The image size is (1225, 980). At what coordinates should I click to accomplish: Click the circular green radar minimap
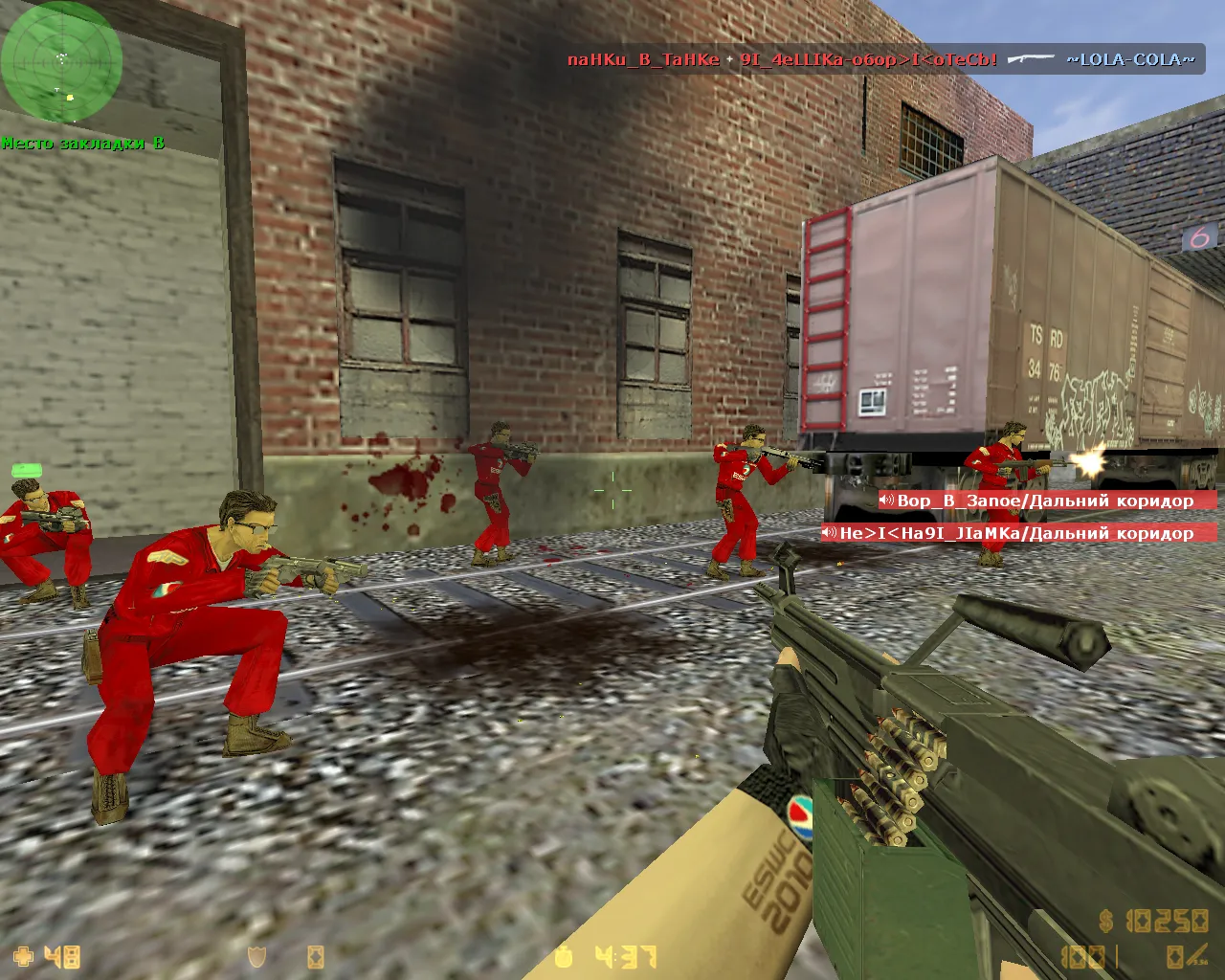coord(61,62)
